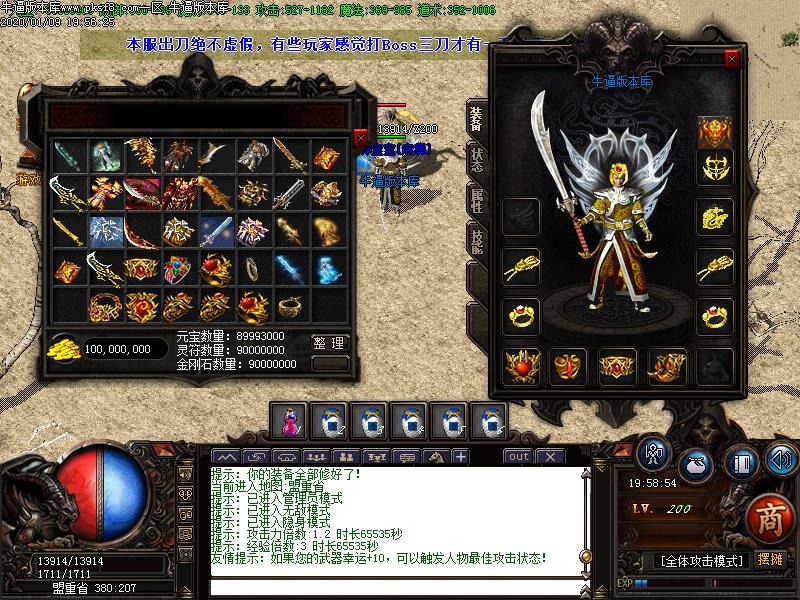Select the equipped golden dragon medal slot
This screenshot has height=600, width=800.
pos(714,215)
